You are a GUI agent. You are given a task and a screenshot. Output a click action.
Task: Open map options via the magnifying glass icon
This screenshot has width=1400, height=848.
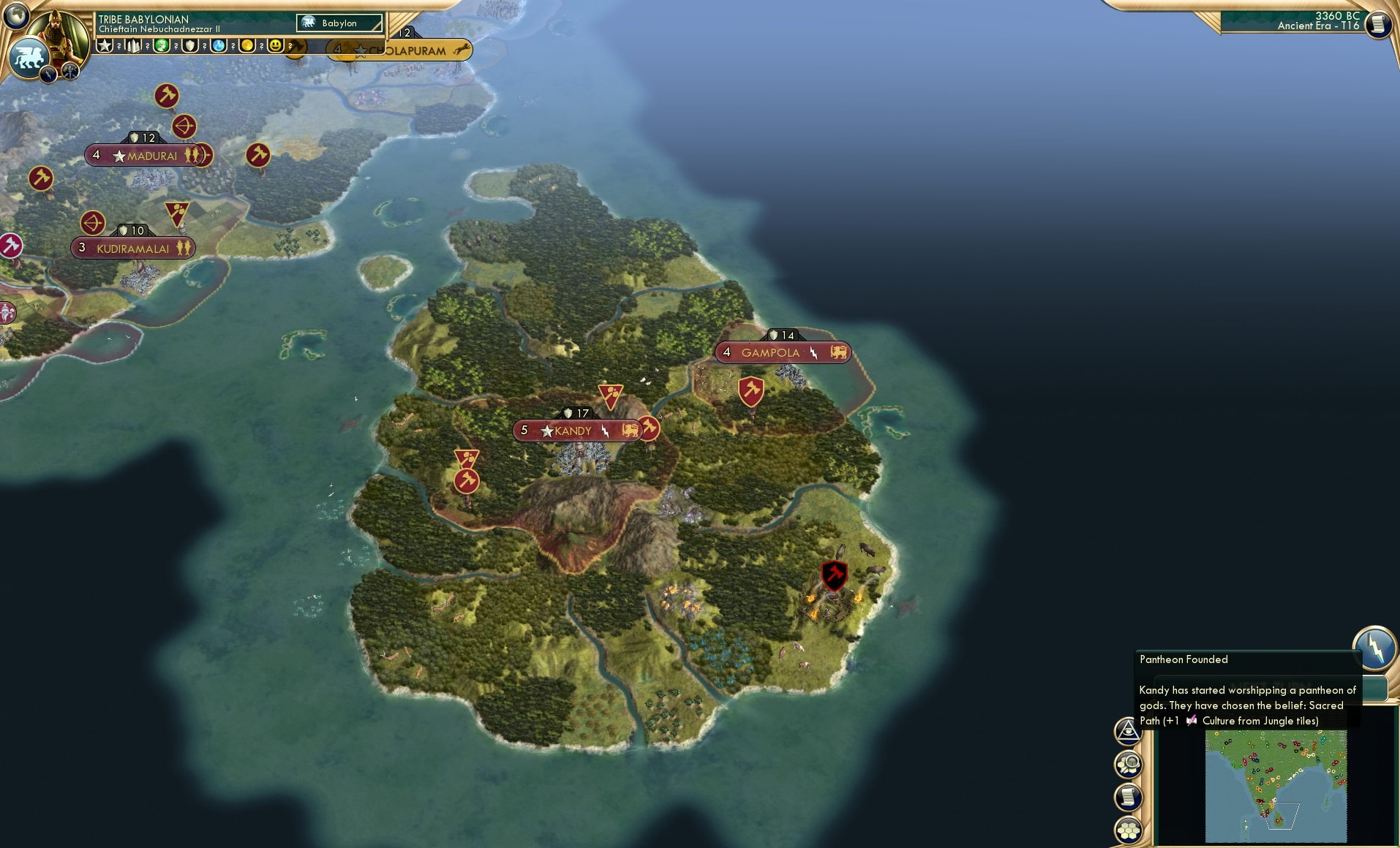tap(1129, 765)
